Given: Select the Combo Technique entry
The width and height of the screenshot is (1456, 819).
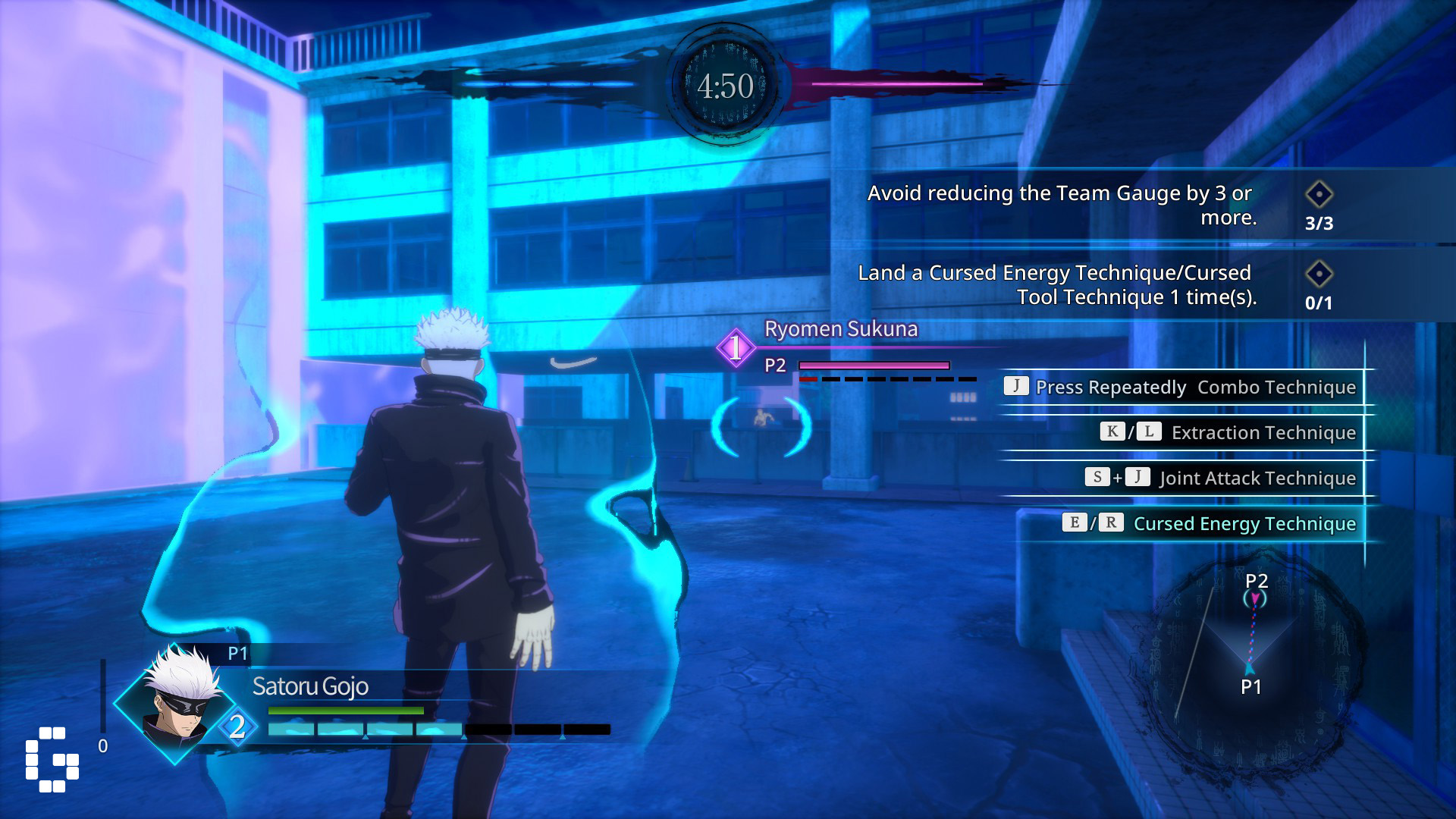Looking at the screenshot, I should click(x=1180, y=387).
